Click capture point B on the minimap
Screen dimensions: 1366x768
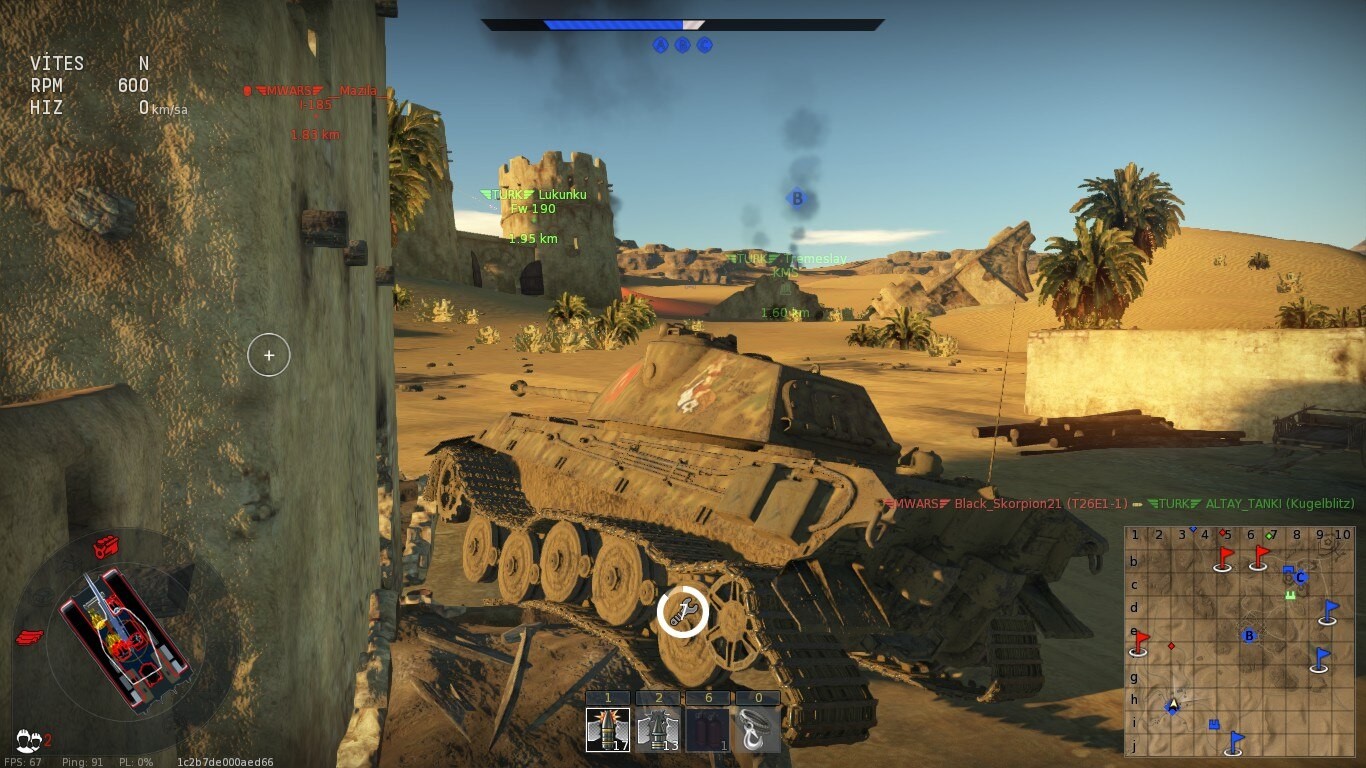click(x=1248, y=635)
